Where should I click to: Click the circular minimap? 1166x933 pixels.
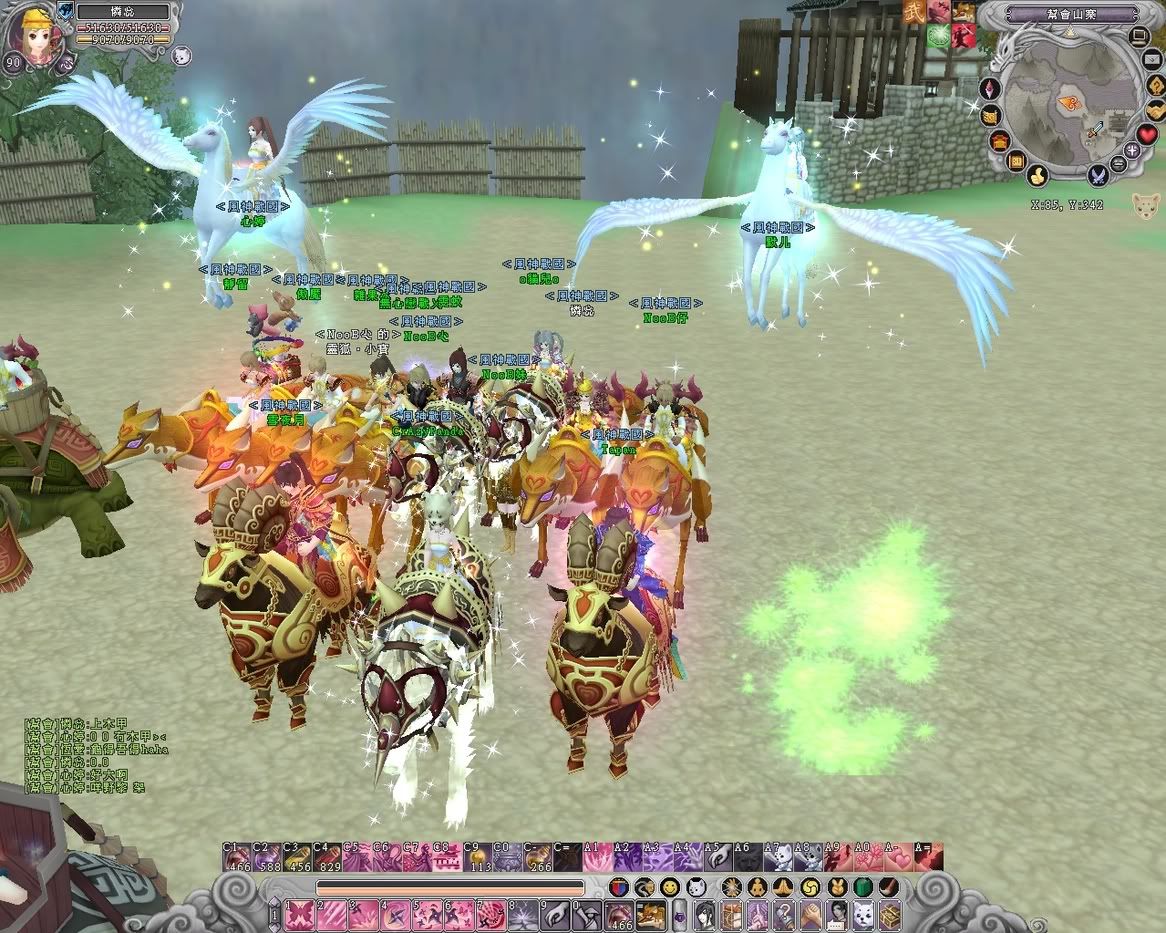(1071, 103)
